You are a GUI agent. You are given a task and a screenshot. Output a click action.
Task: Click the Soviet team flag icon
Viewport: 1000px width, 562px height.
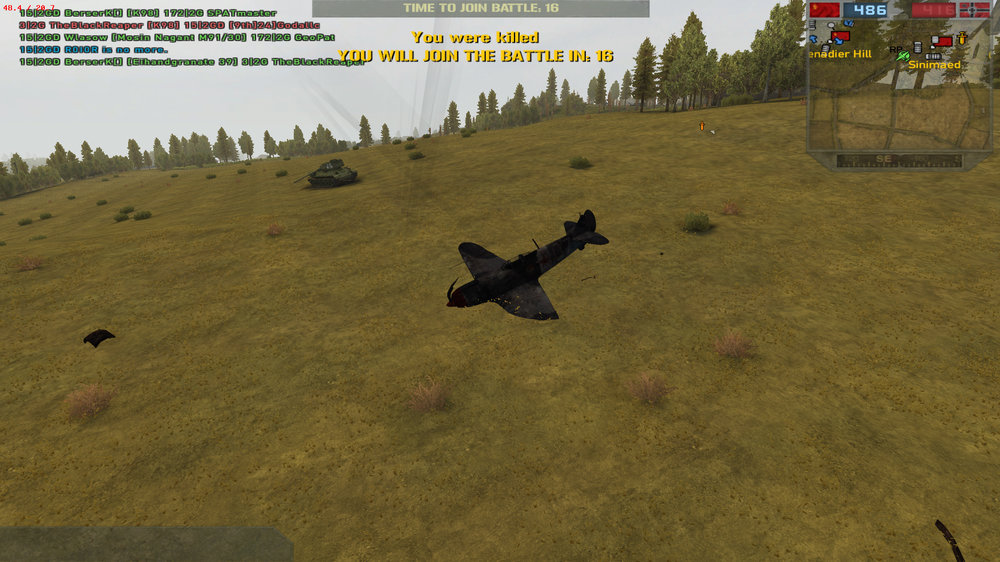[x=825, y=10]
